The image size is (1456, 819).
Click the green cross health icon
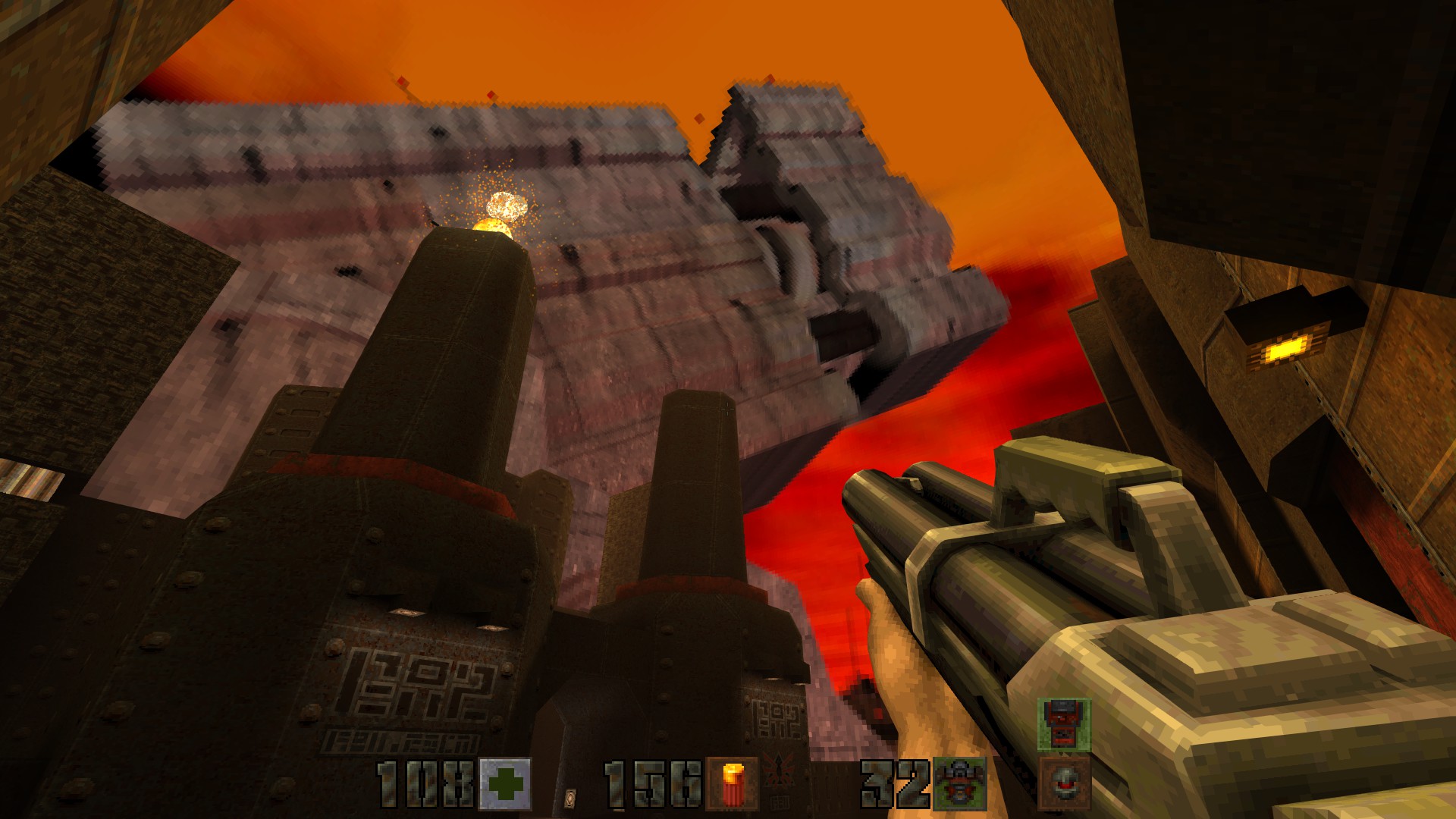pyautogui.click(x=505, y=784)
